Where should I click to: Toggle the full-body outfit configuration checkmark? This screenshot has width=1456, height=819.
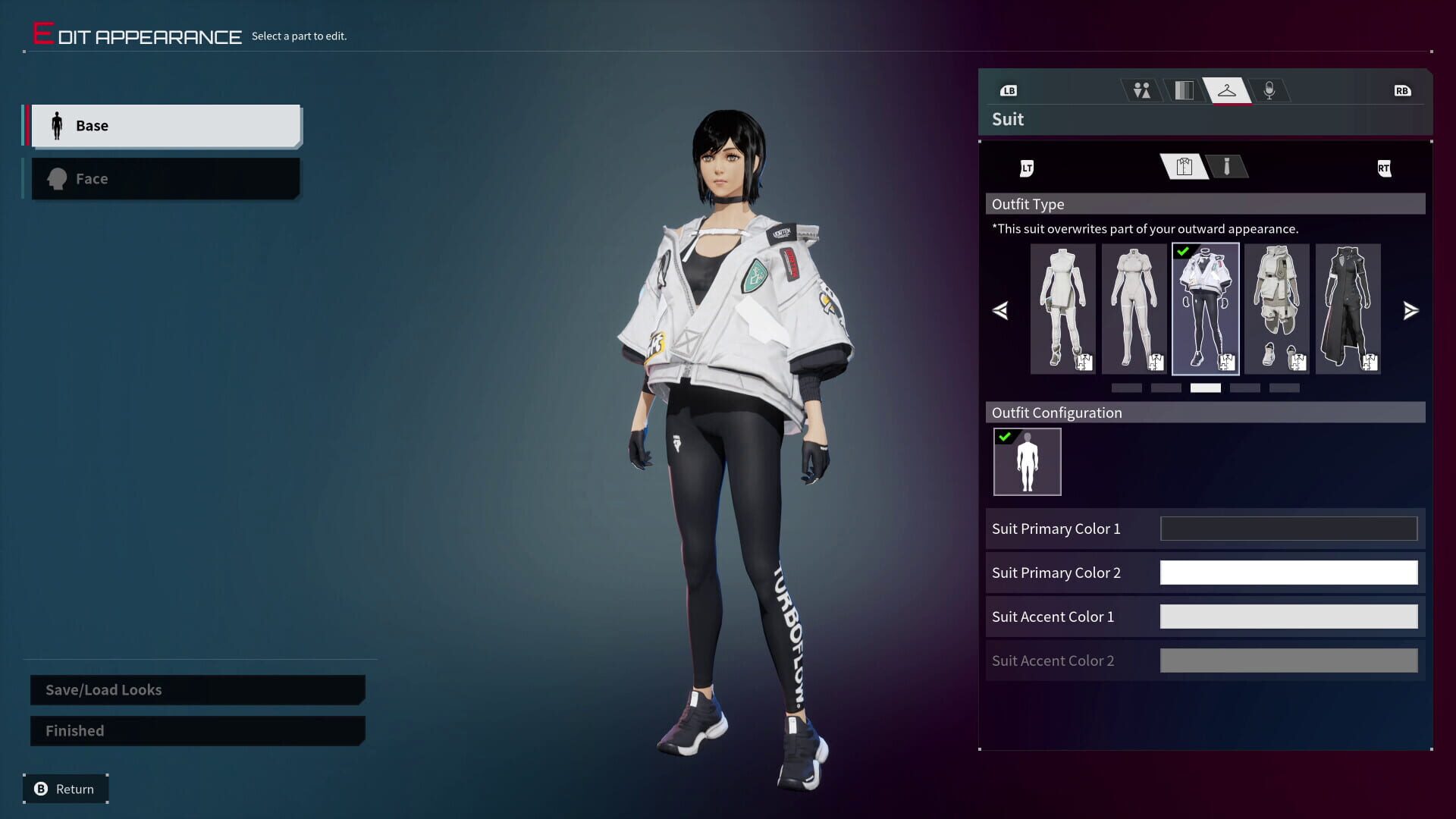tap(1007, 436)
